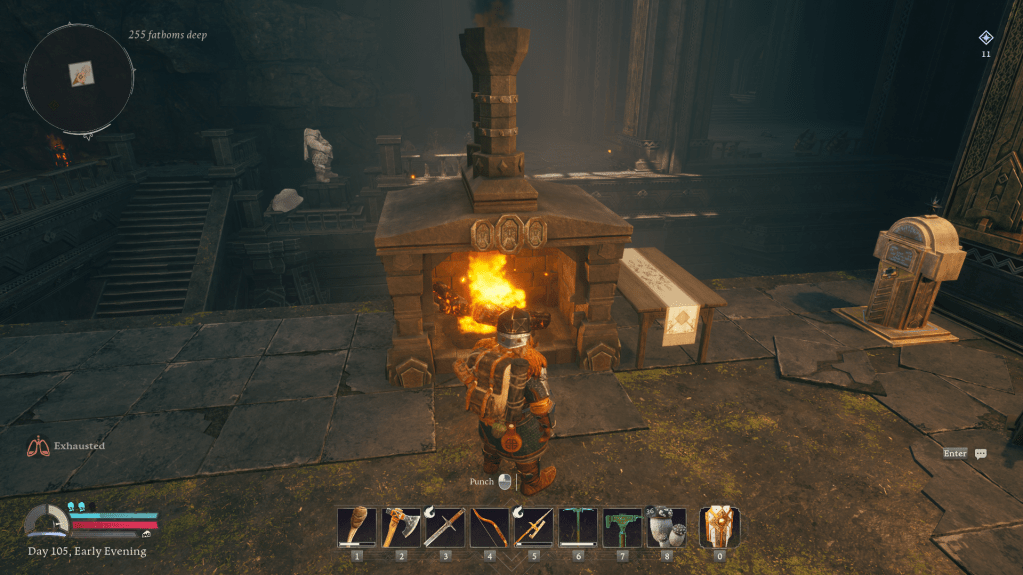Select the bow in hotbar slot 4
1023x575 pixels.
489,527
